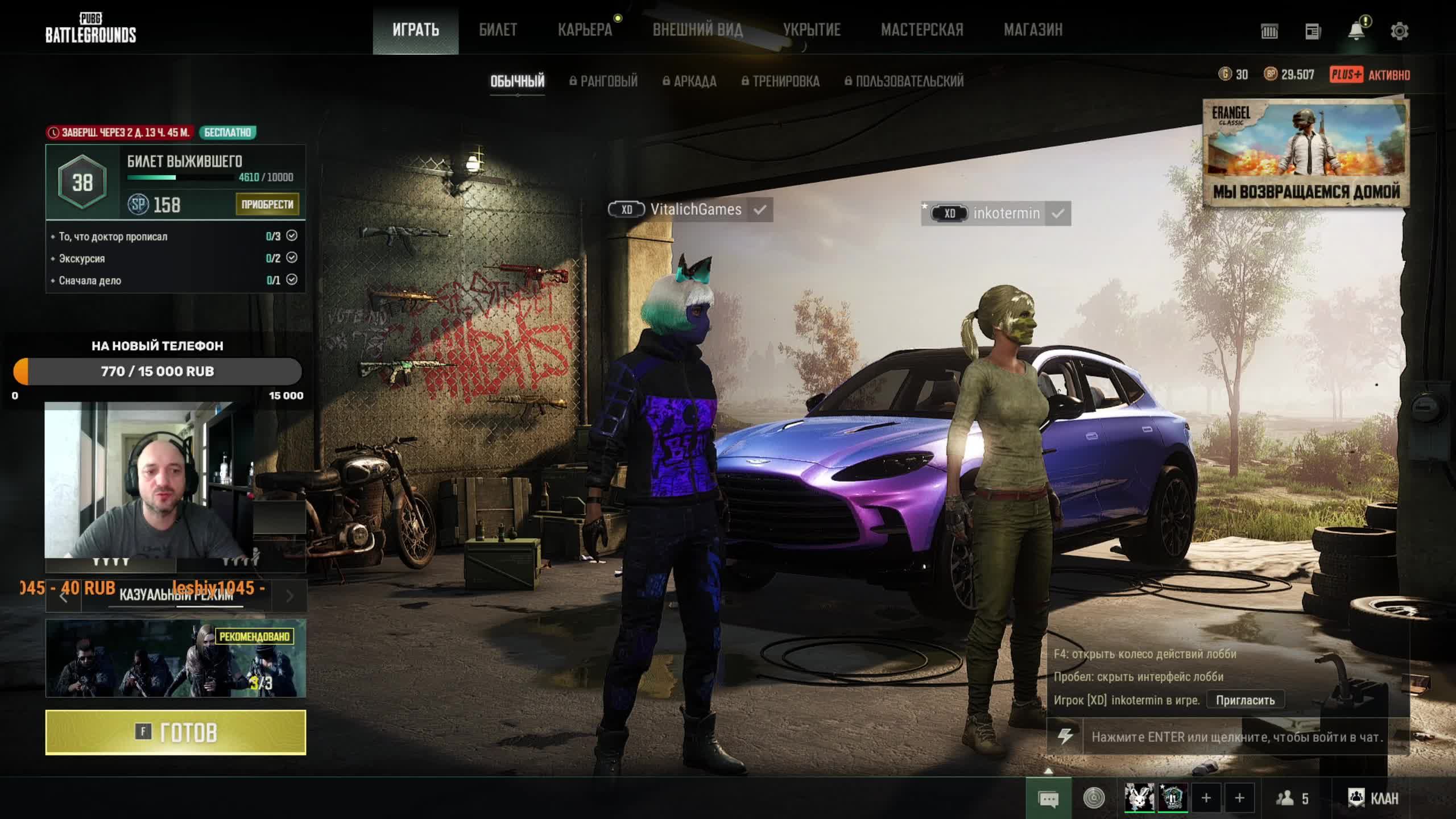The image size is (1456, 819).
Task: Open the settings gear icon
Action: click(x=1399, y=31)
